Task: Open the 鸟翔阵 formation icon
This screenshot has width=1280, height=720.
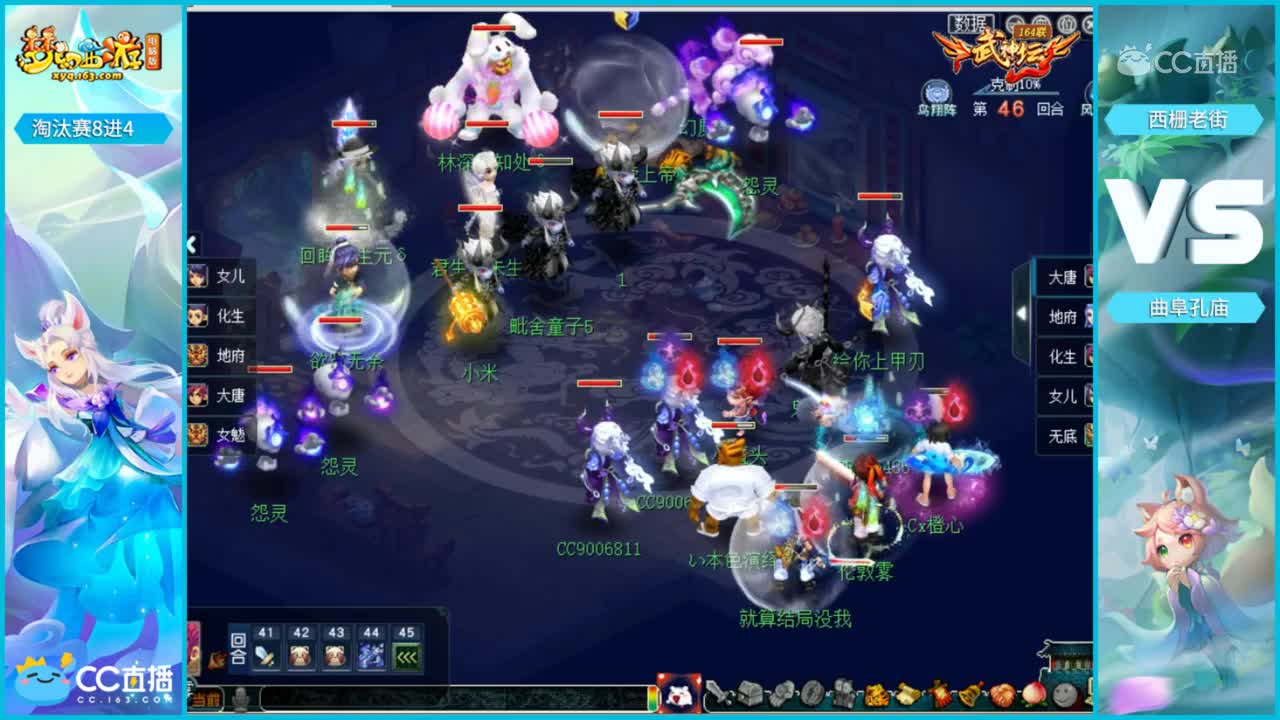Action: pyautogui.click(x=936, y=90)
